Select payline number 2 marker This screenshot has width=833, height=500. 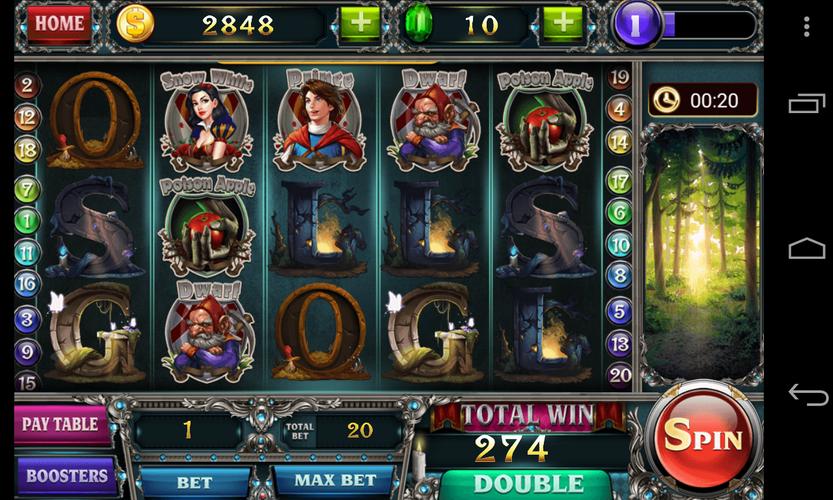(27, 86)
